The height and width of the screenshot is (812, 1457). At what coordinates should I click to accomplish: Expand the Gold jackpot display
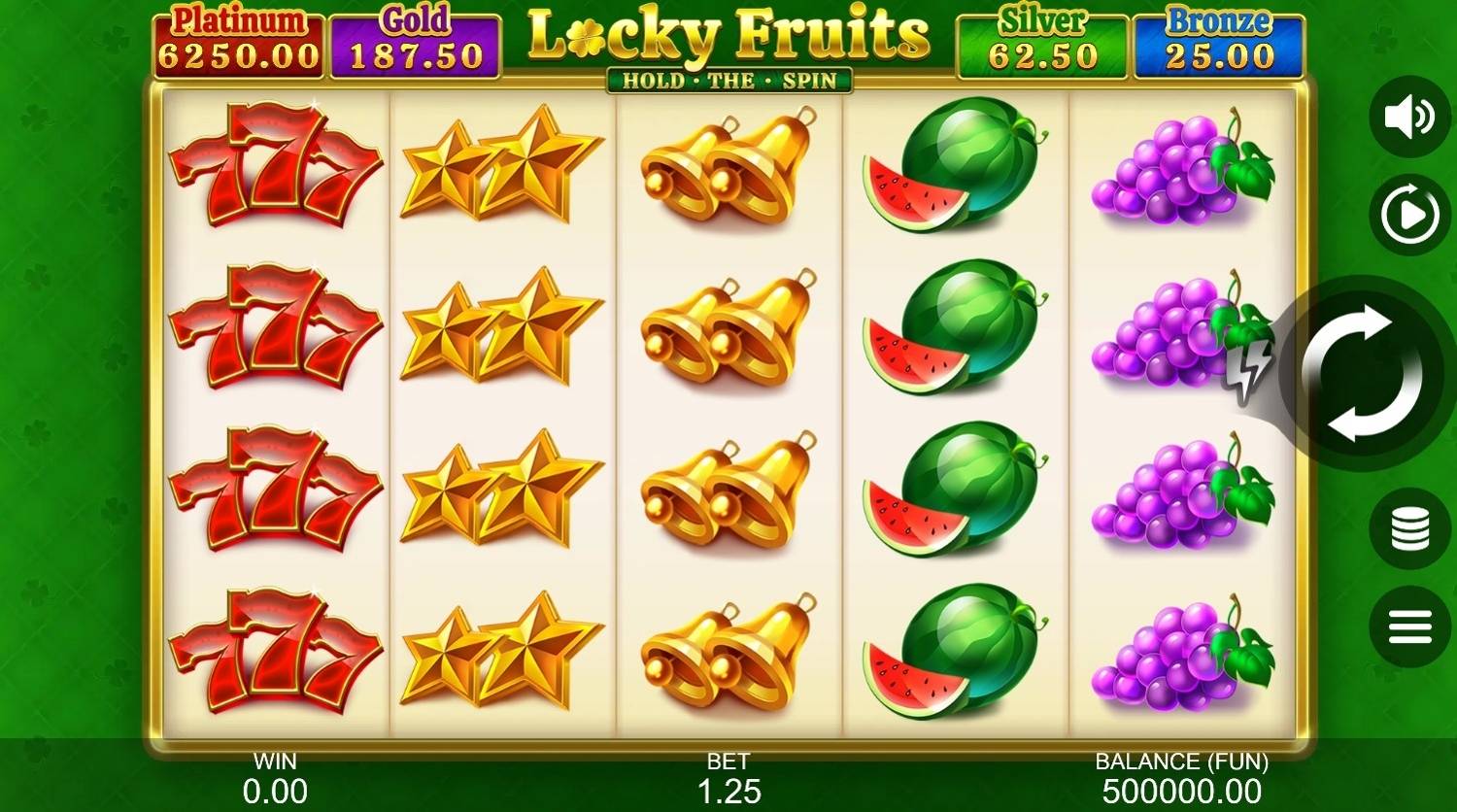coord(416,39)
